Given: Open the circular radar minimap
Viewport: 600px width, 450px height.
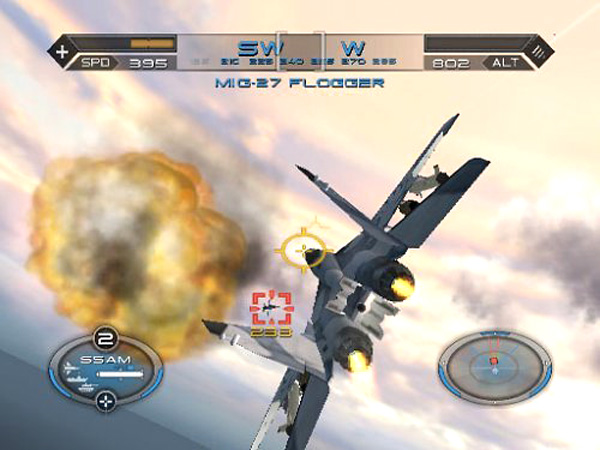Looking at the screenshot, I should tap(494, 366).
